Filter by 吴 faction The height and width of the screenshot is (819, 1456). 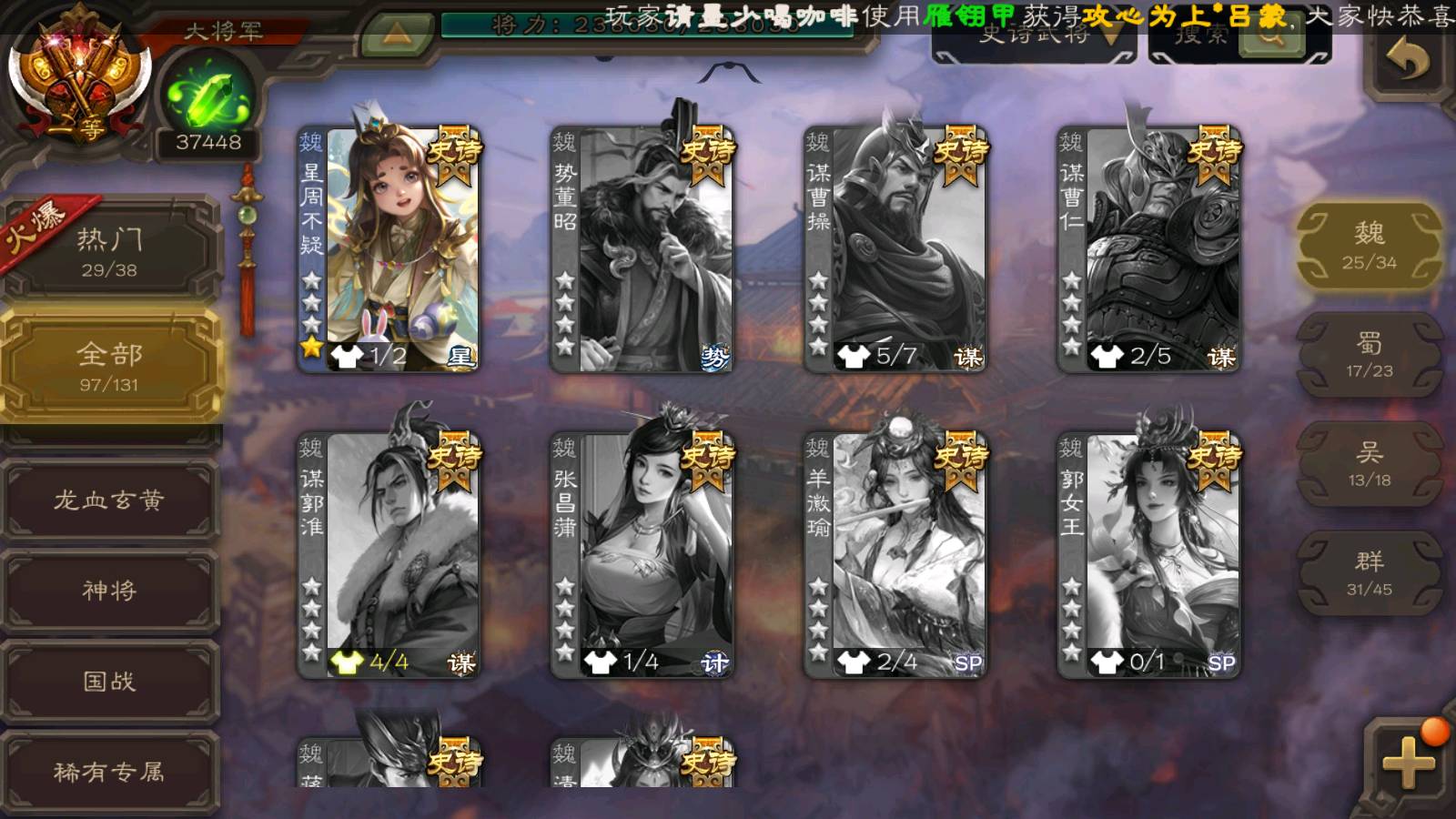pyautogui.click(x=1369, y=464)
